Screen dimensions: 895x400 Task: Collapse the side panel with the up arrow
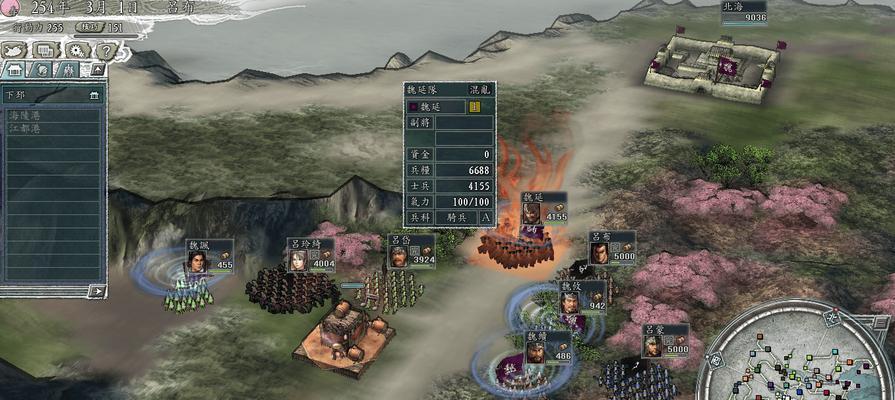(x=97, y=70)
